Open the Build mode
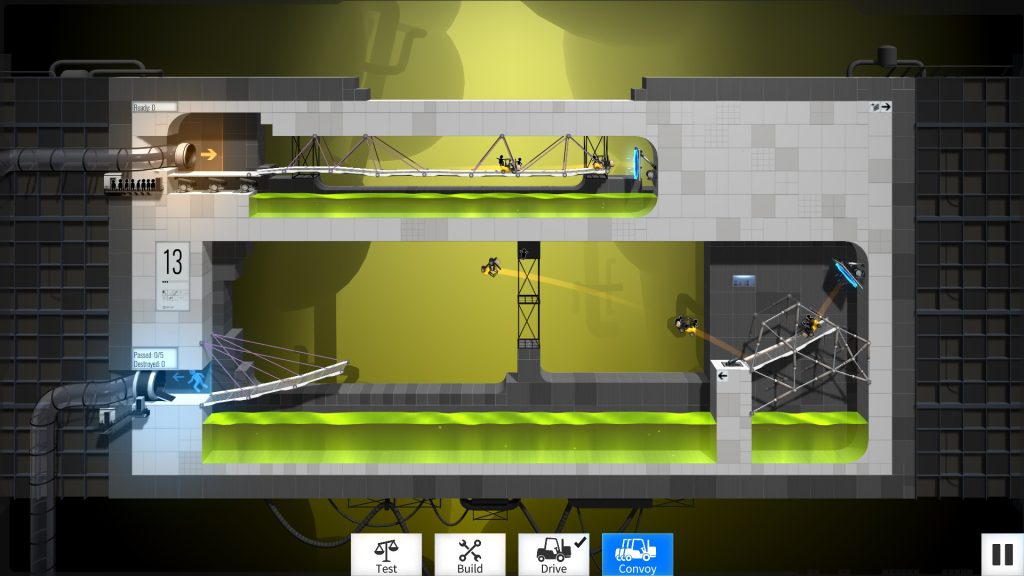 [x=470, y=555]
